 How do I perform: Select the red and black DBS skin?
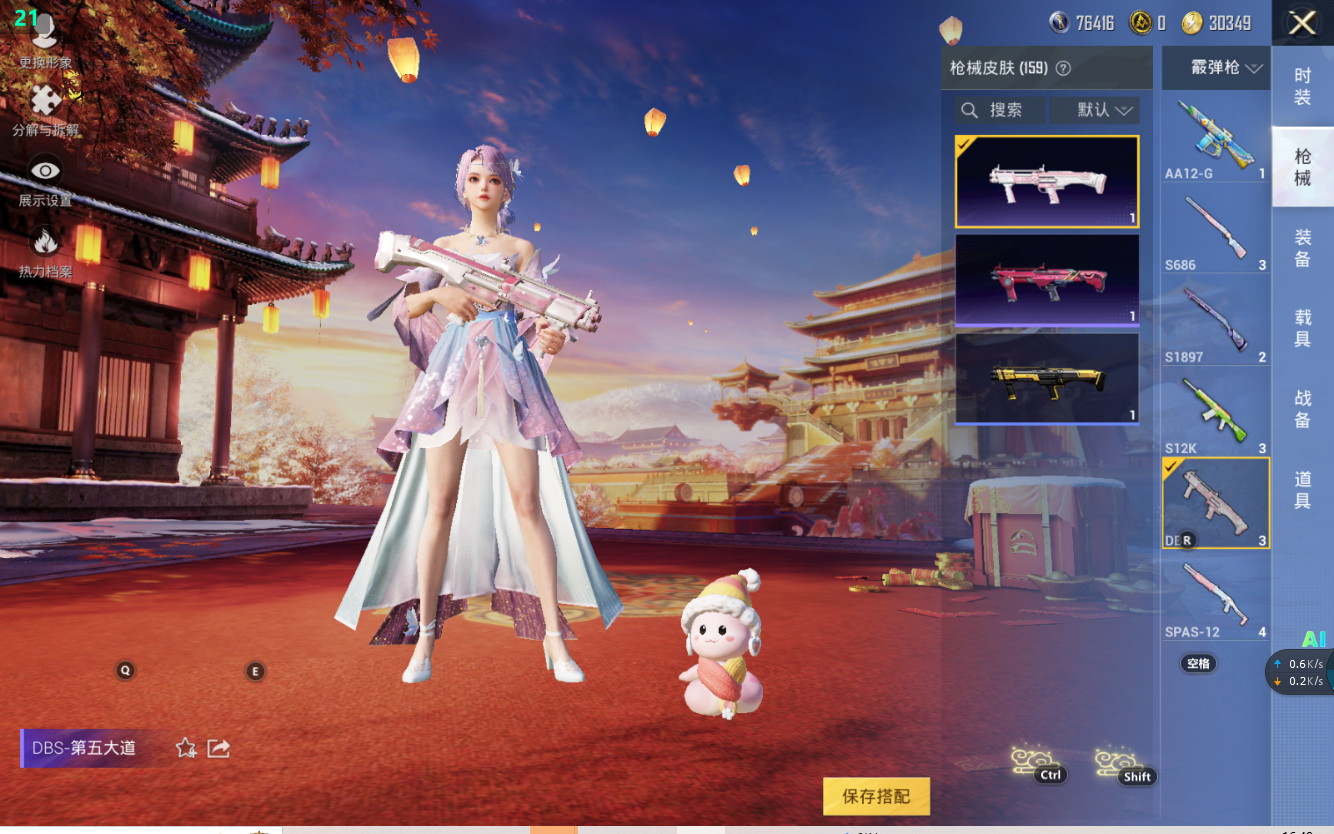[x=1047, y=279]
